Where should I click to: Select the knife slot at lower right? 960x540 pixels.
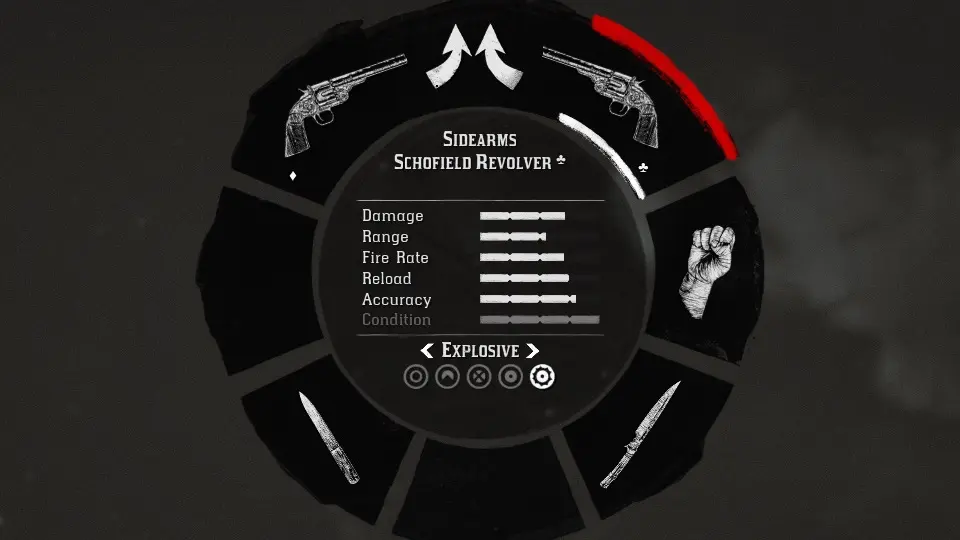coord(640,435)
